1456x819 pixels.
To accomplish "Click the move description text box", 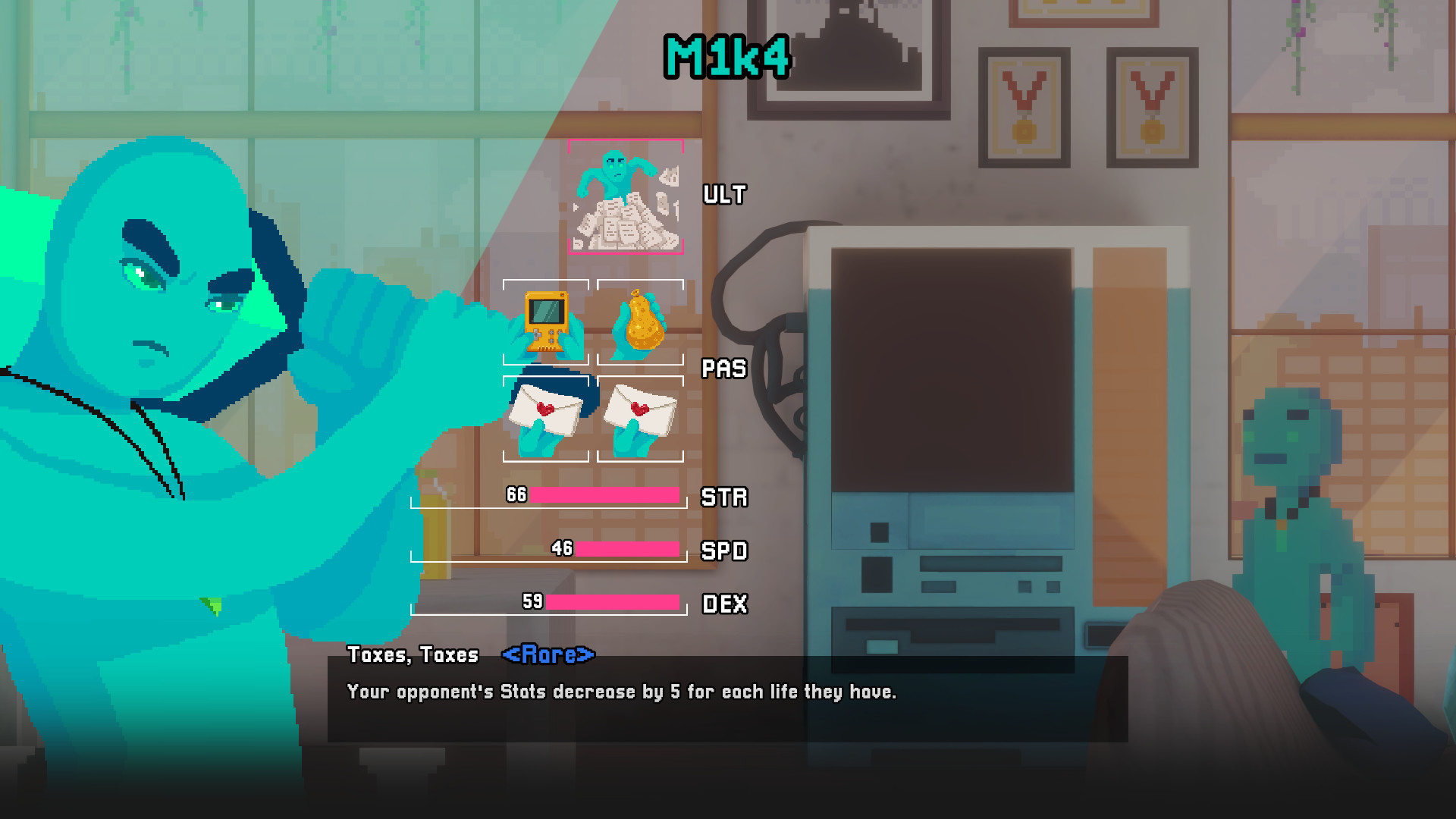I will 622,692.
